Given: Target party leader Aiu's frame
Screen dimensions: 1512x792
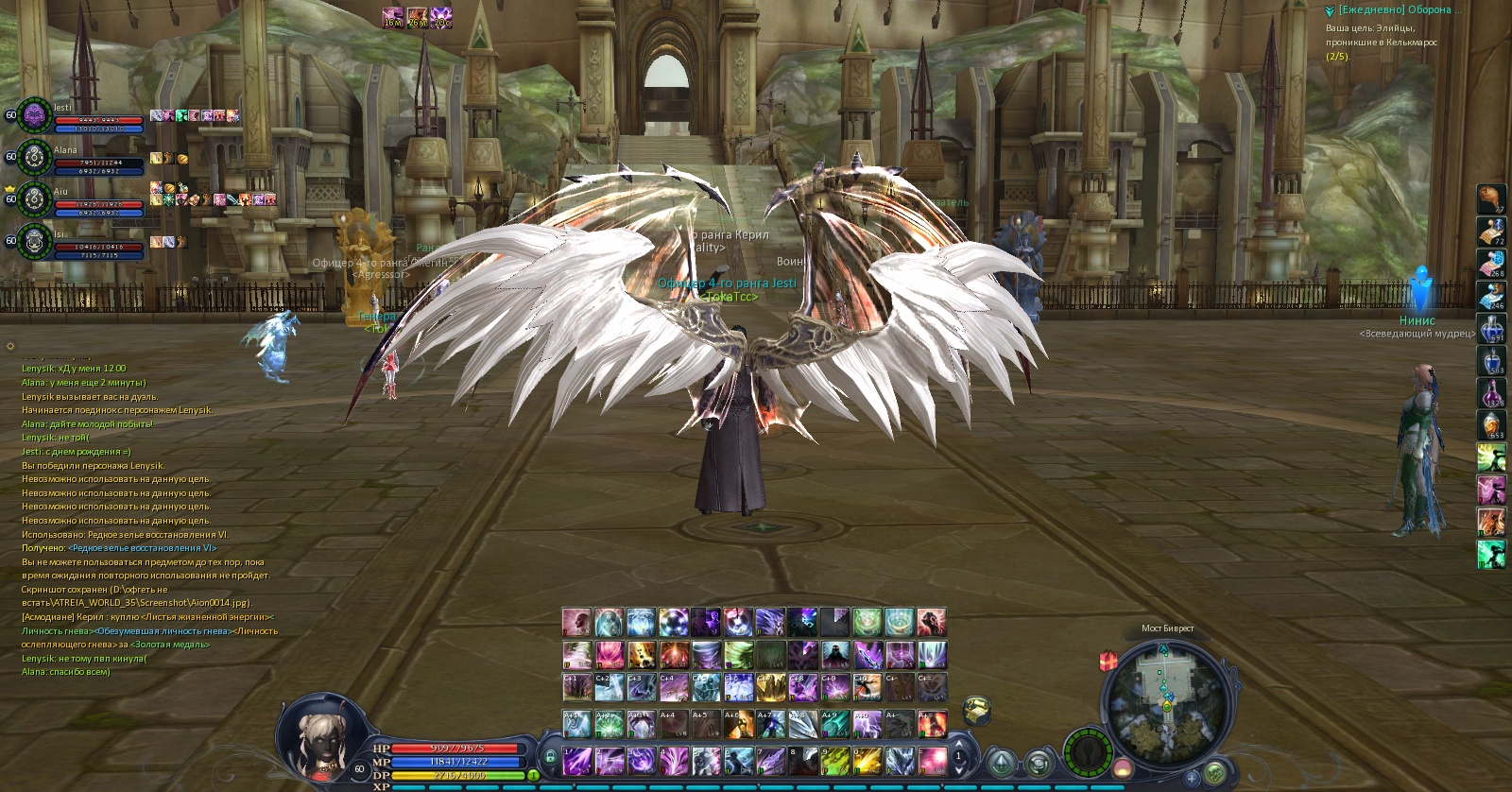Looking at the screenshot, I should coord(35,199).
